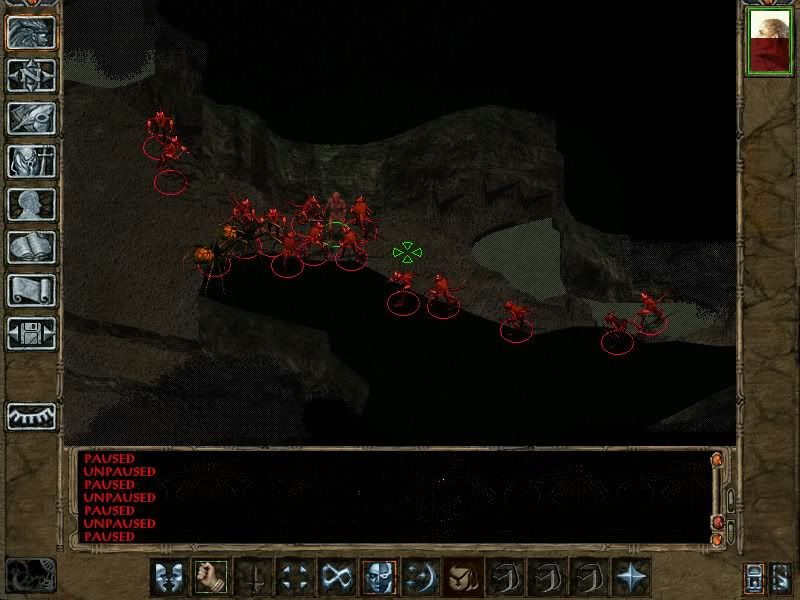Screen dimensions: 800x600
Task: Select the character portrait
Action: 770,43
